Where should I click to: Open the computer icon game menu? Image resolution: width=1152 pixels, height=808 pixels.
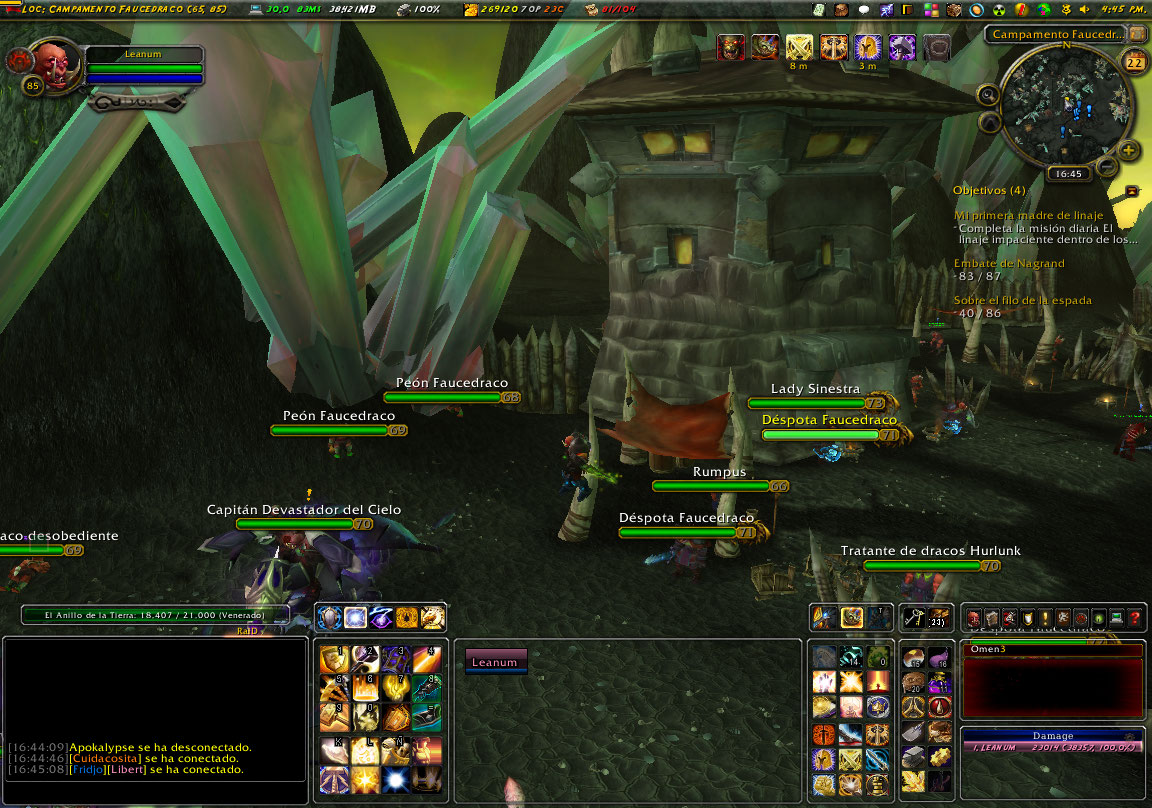coord(1116,619)
